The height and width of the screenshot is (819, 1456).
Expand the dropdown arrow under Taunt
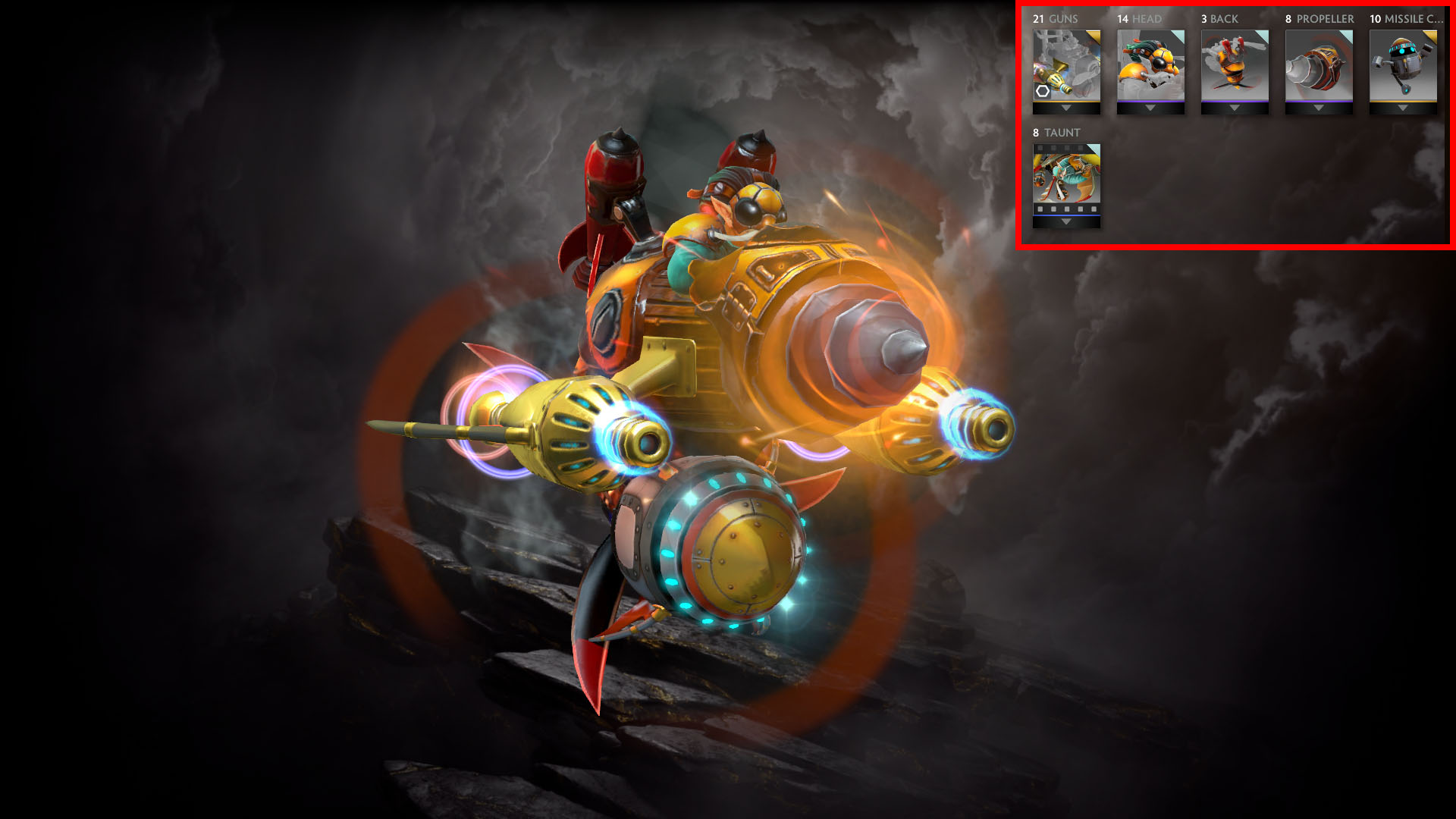click(1066, 222)
